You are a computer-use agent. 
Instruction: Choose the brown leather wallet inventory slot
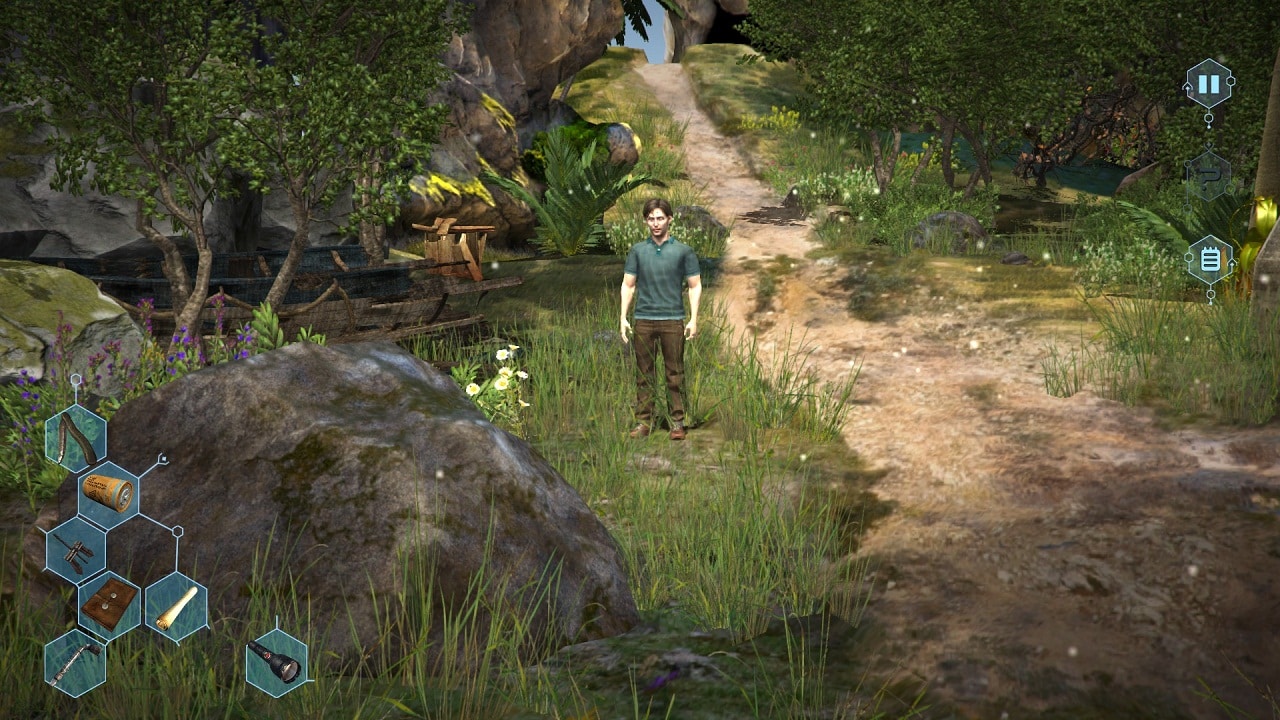tap(108, 605)
